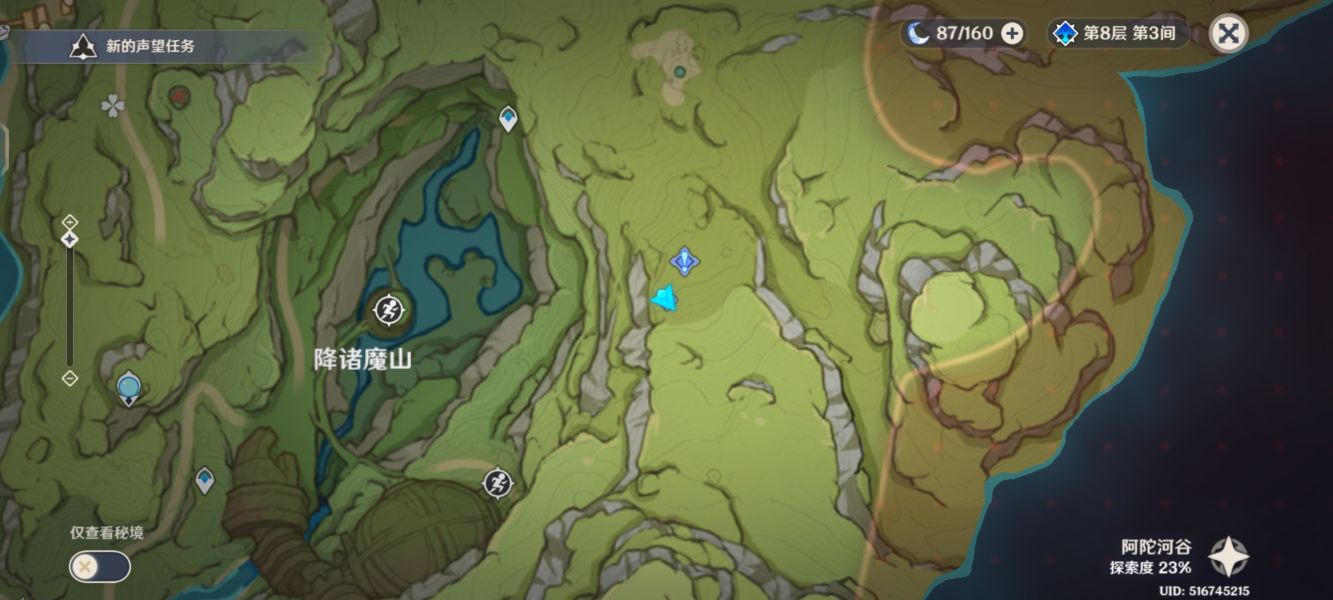Add resin using the plus button
1333x600 pixels.
1012,33
